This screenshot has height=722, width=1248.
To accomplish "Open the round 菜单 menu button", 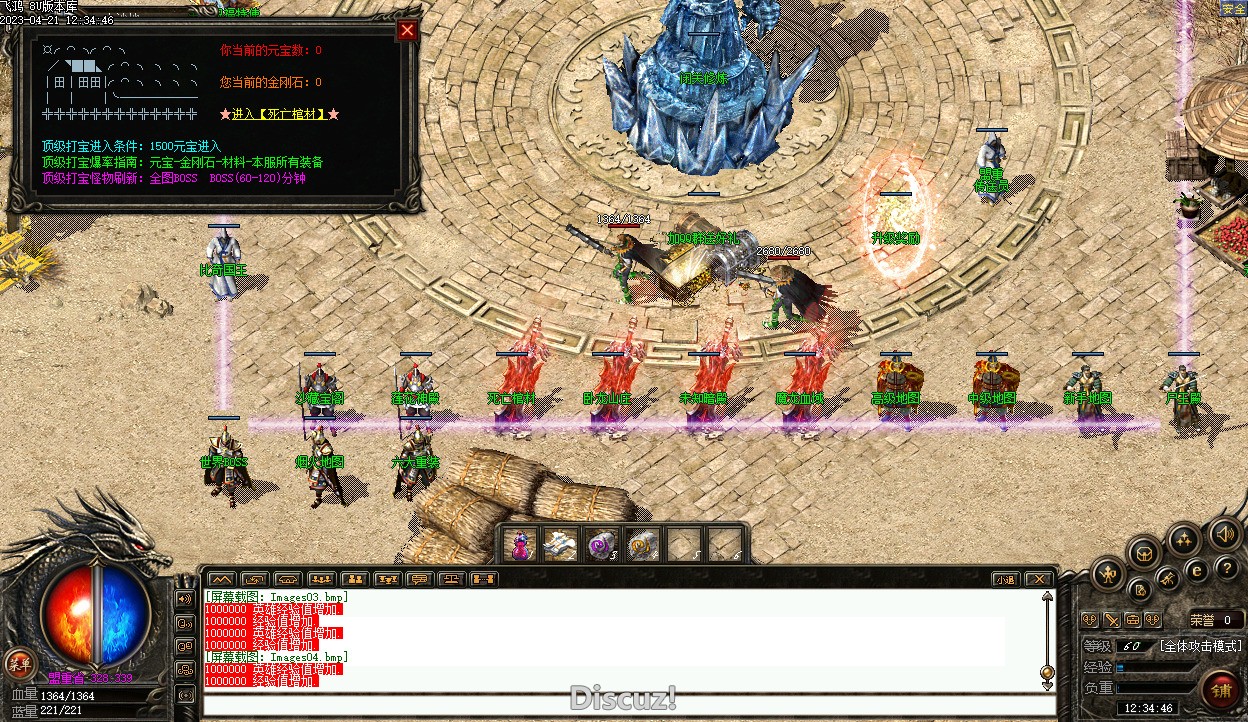I will coord(19,662).
